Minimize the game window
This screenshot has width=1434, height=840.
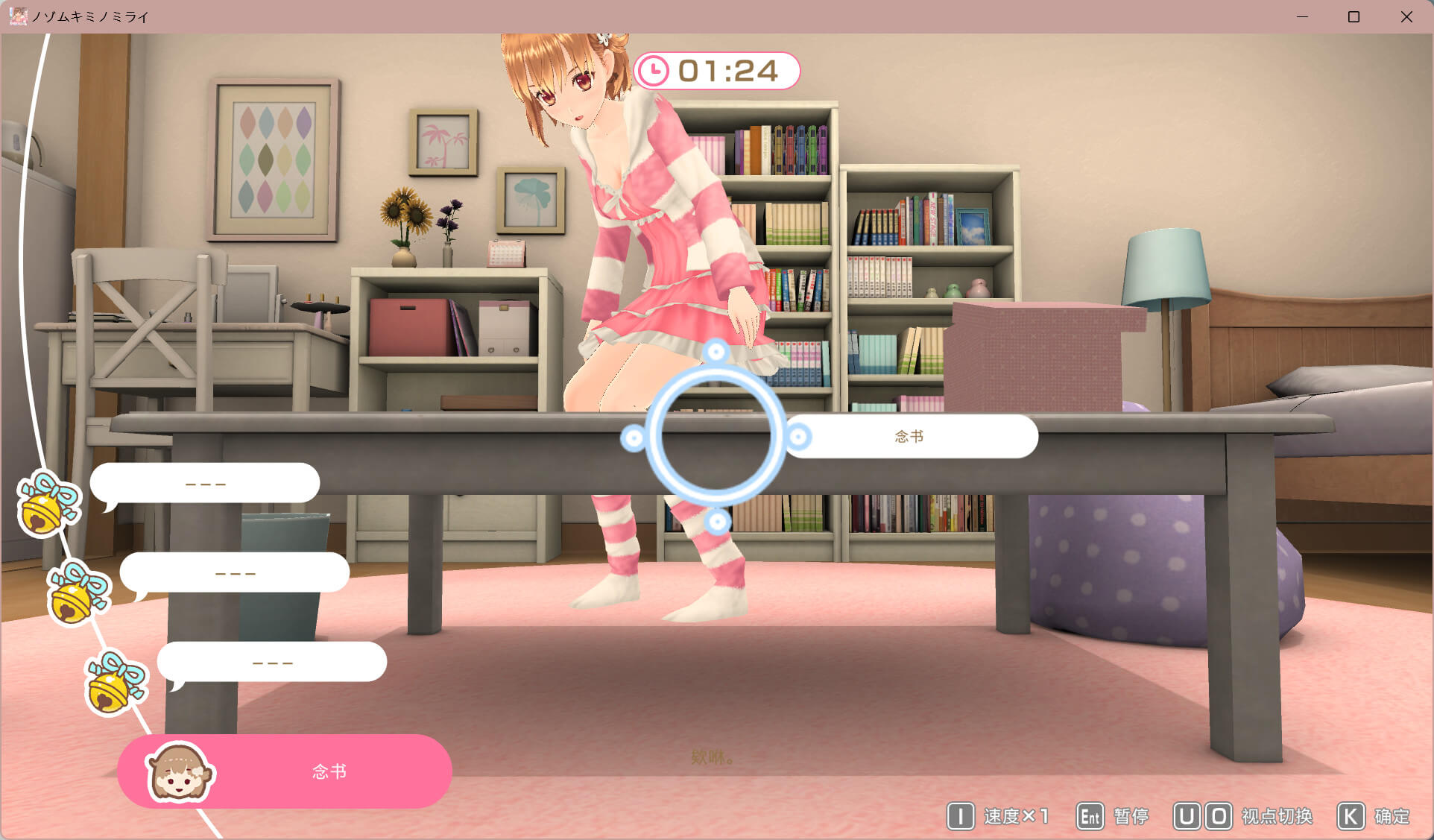coord(1302,16)
